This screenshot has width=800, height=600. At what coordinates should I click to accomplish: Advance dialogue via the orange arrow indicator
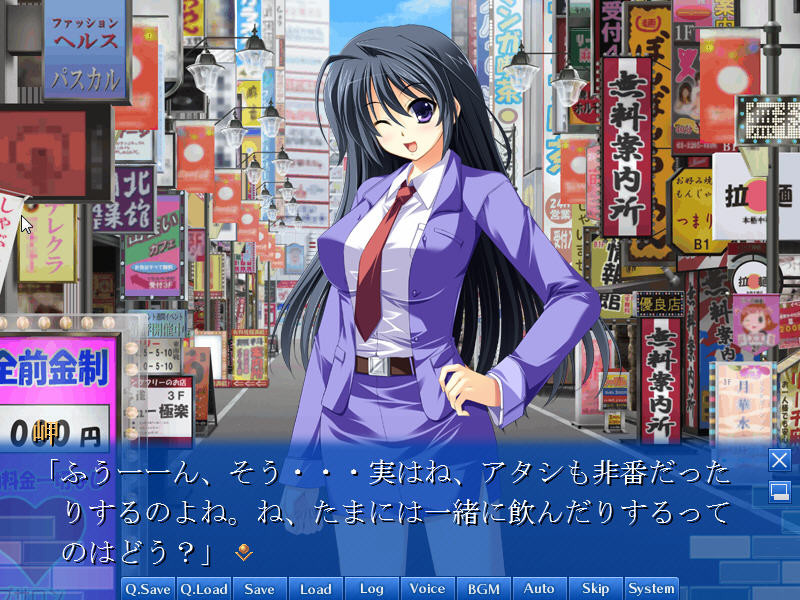242,551
